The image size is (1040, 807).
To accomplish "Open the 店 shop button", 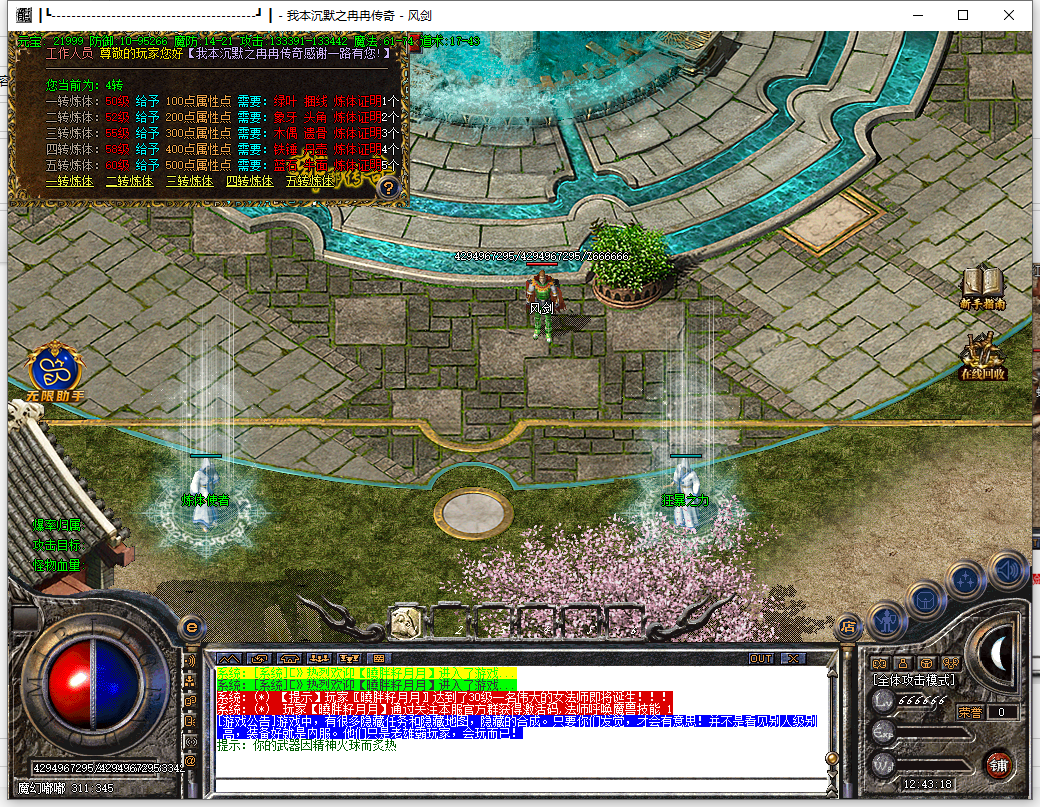I will (847, 626).
